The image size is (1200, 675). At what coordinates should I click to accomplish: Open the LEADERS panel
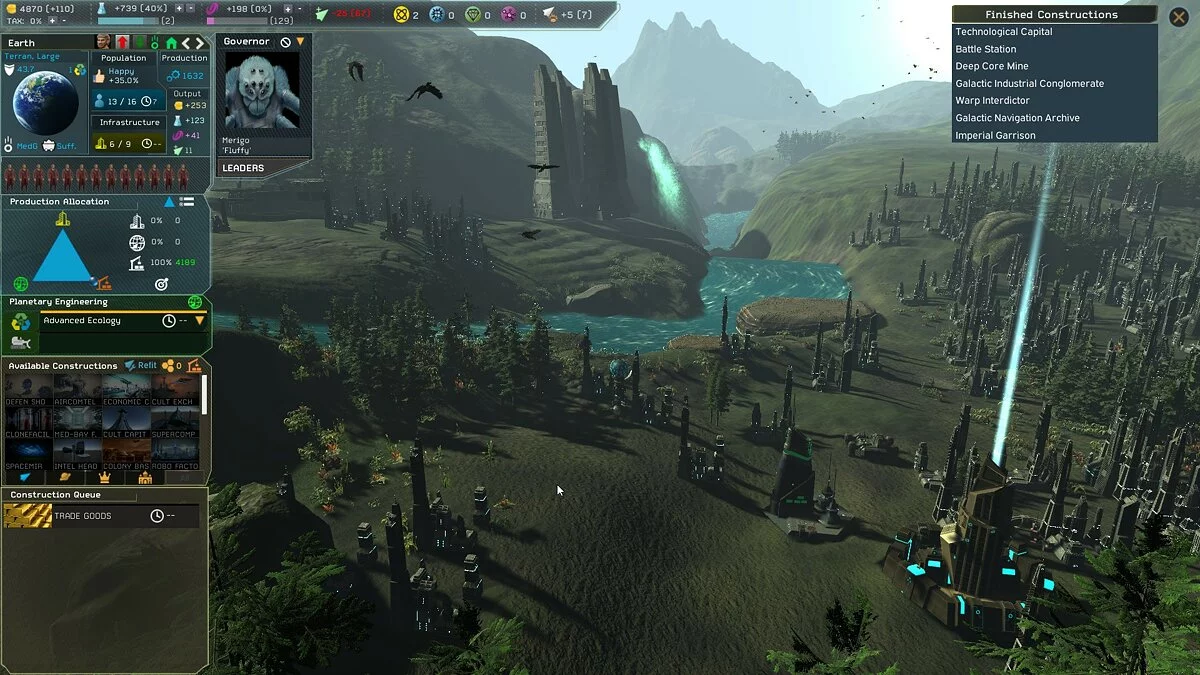(243, 168)
